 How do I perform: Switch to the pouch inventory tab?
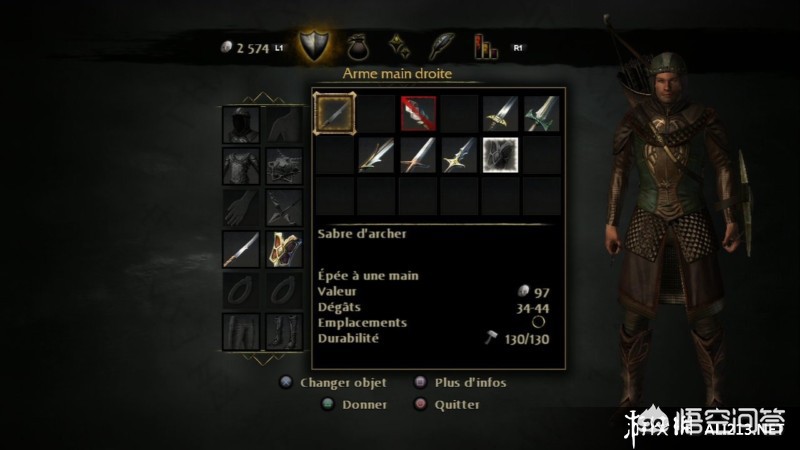360,46
